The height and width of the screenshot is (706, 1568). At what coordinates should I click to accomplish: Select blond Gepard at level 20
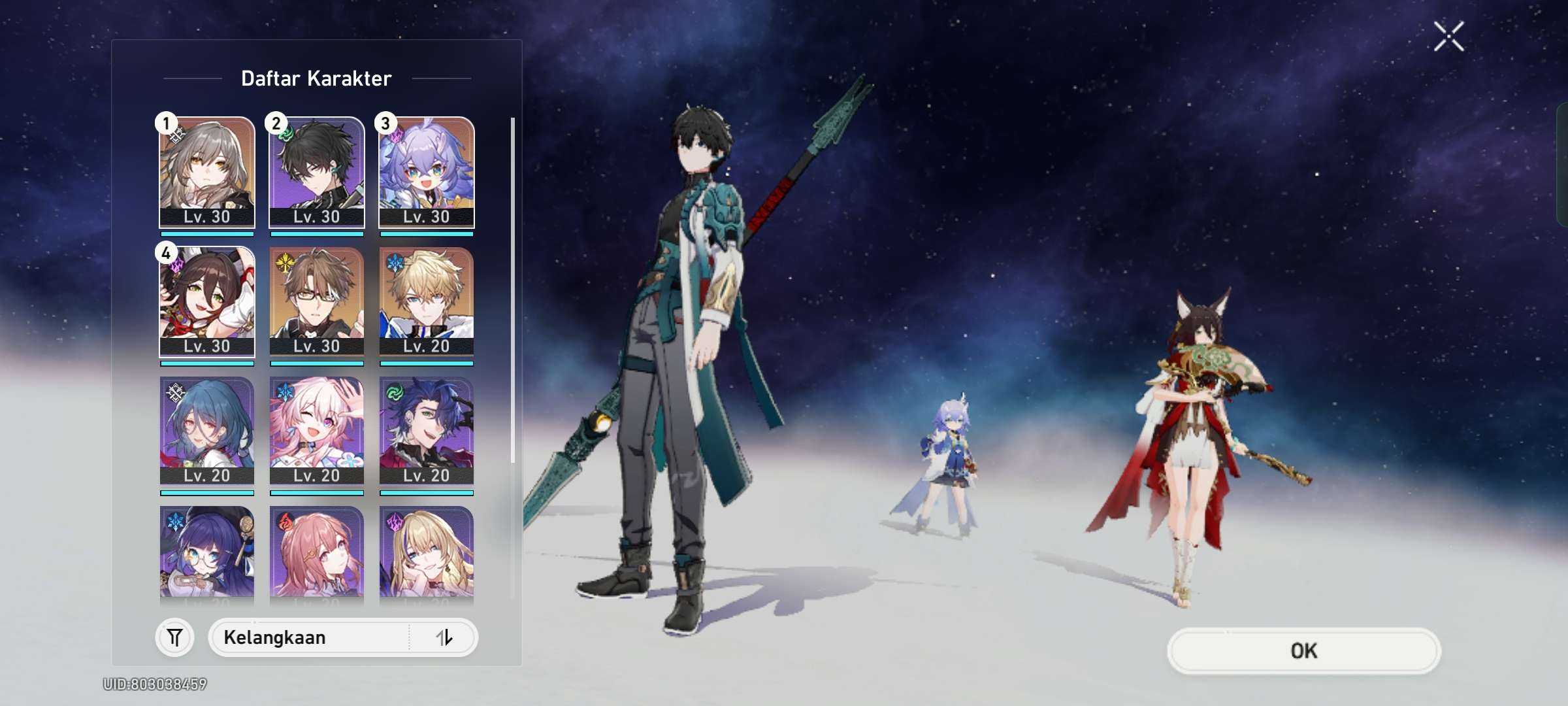(427, 301)
